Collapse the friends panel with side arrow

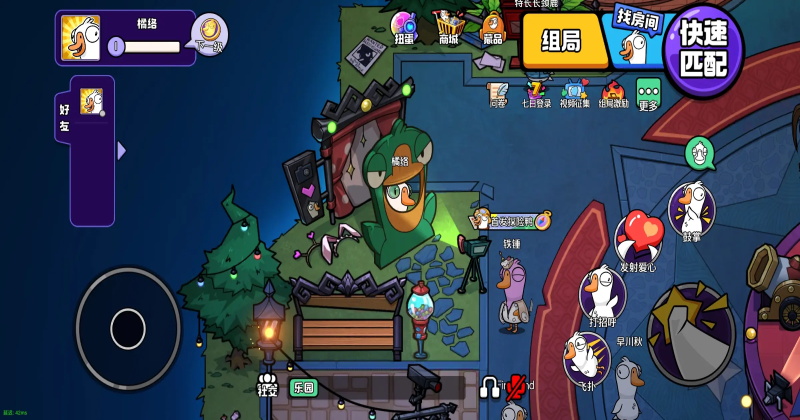tap(121, 151)
